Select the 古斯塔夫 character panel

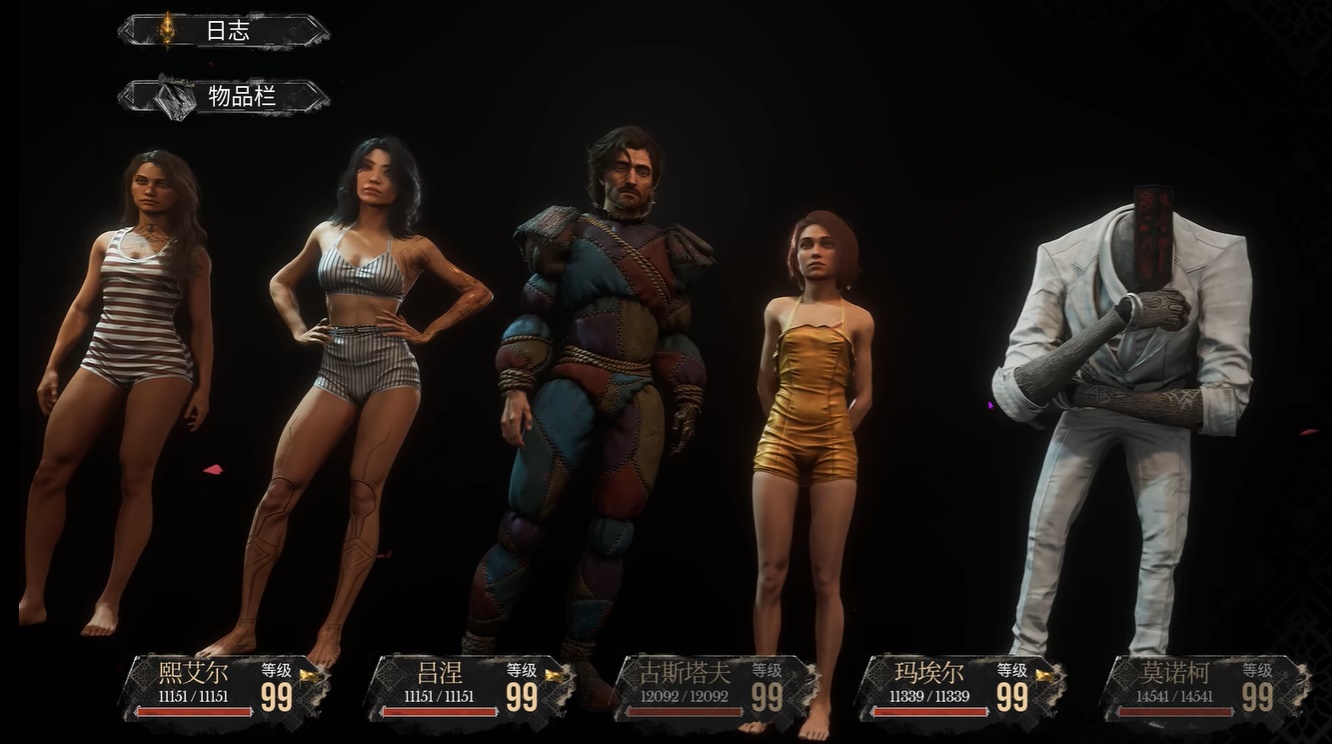pyautogui.click(x=714, y=688)
